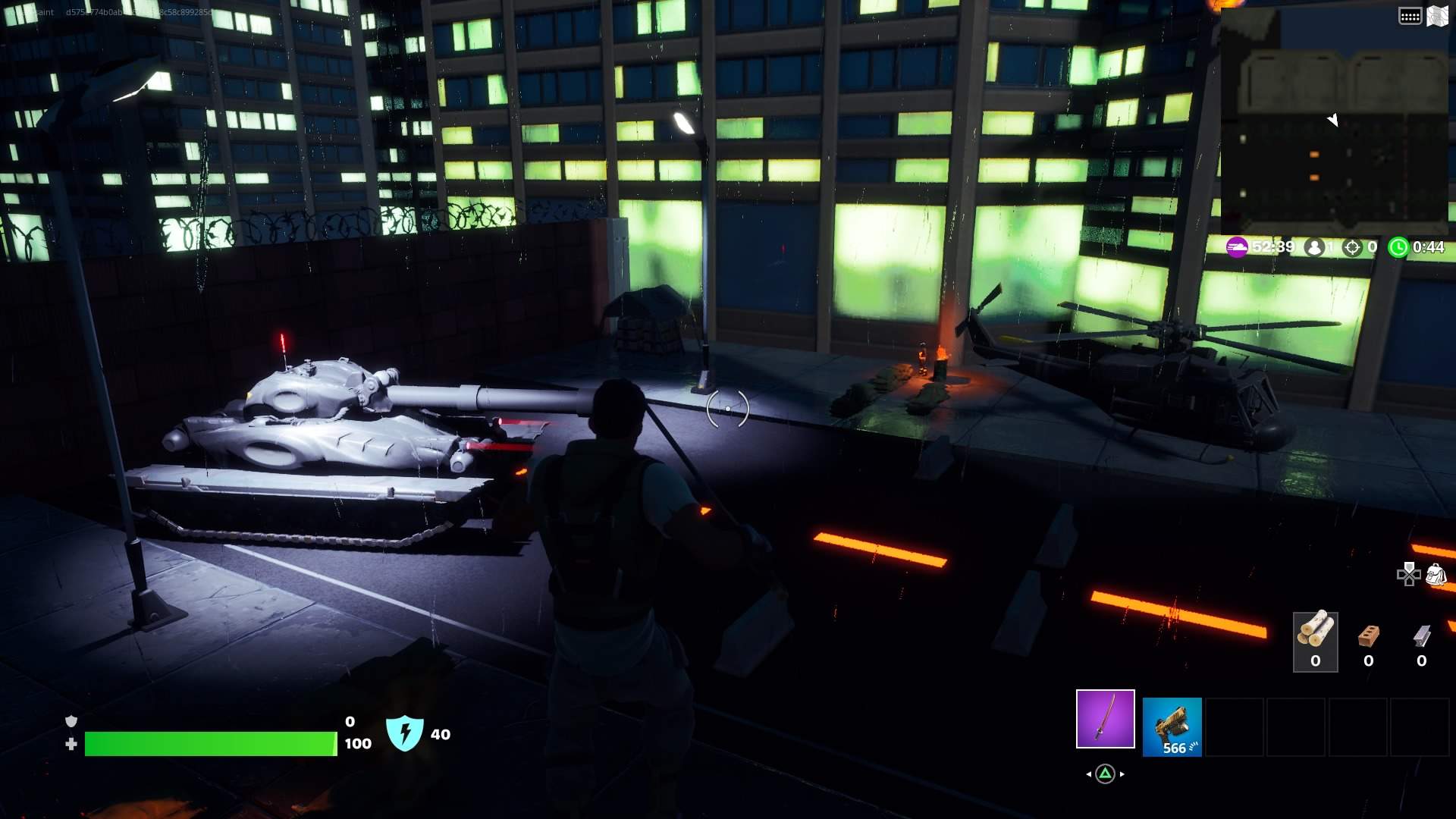This screenshot has height=819, width=1456.
Task: Click the health plus icon bottom-left
Action: tap(72, 744)
